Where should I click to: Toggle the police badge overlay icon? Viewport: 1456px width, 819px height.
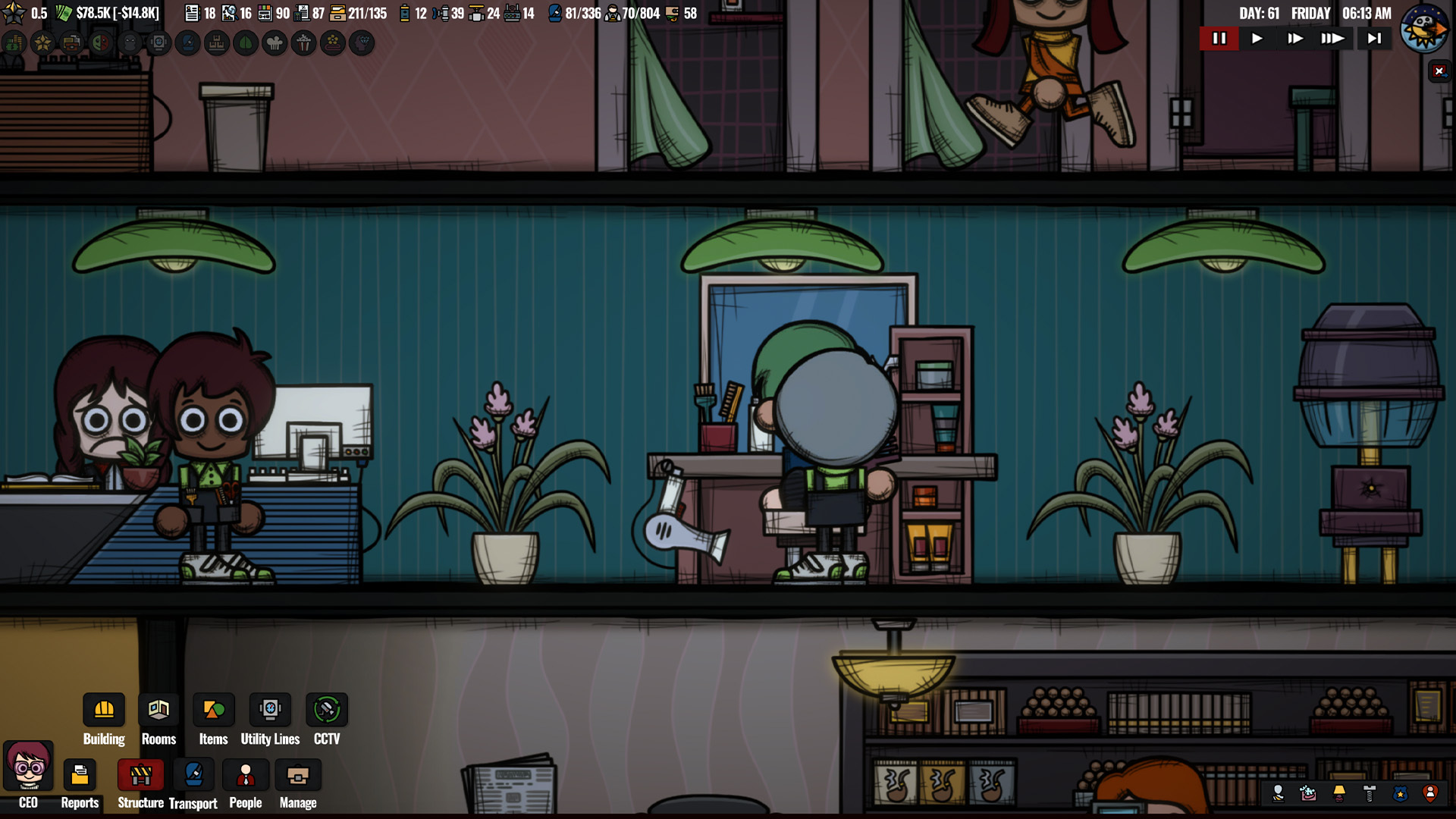[x=1400, y=794]
